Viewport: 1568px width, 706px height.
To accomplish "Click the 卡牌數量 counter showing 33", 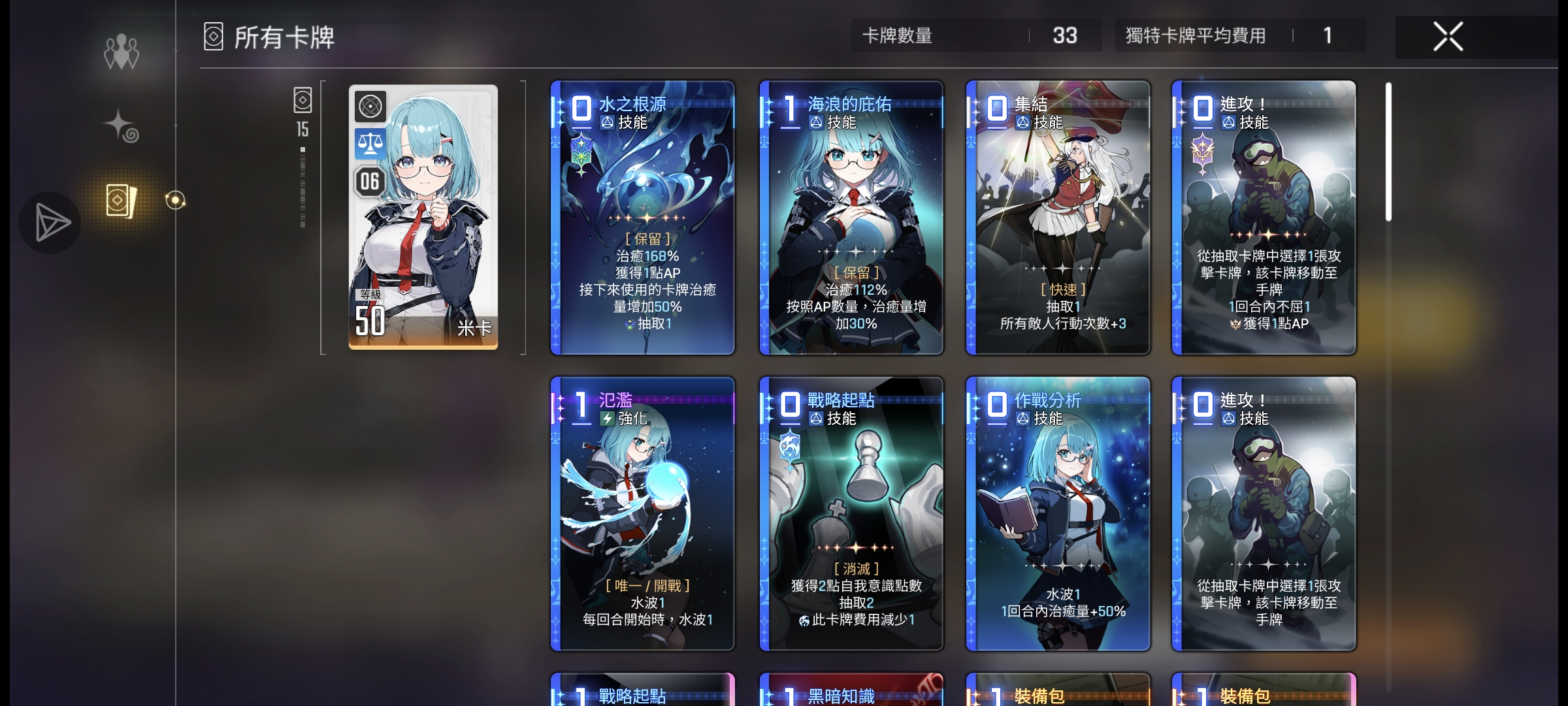I will coord(977,36).
